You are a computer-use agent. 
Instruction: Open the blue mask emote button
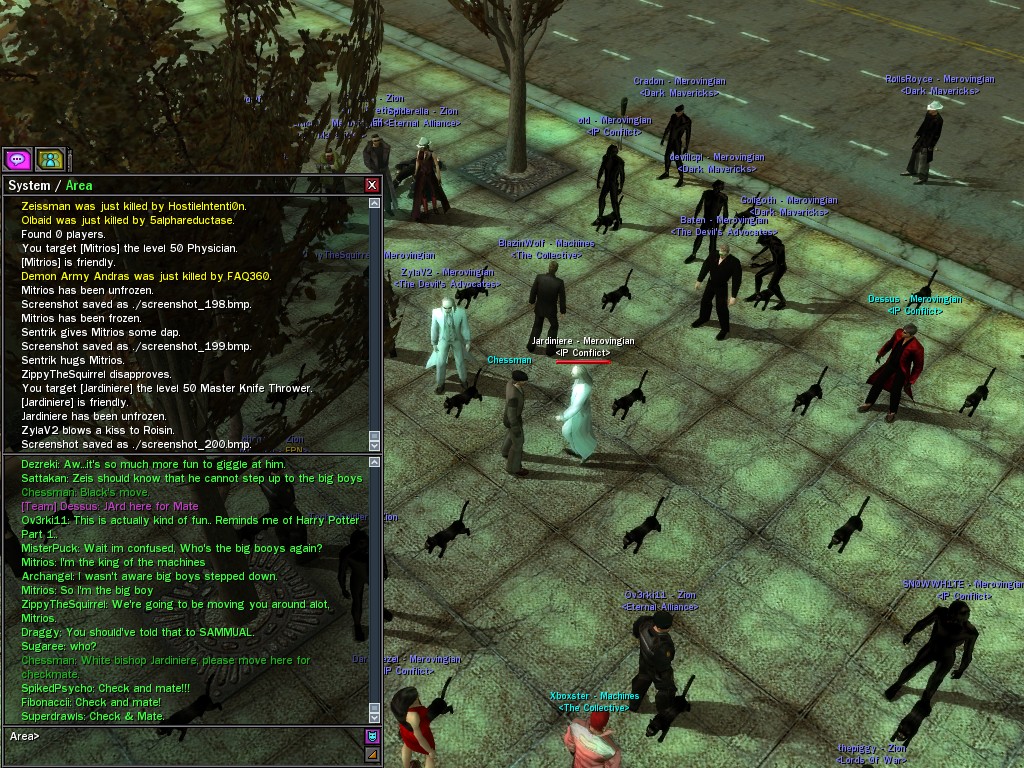tap(372, 737)
